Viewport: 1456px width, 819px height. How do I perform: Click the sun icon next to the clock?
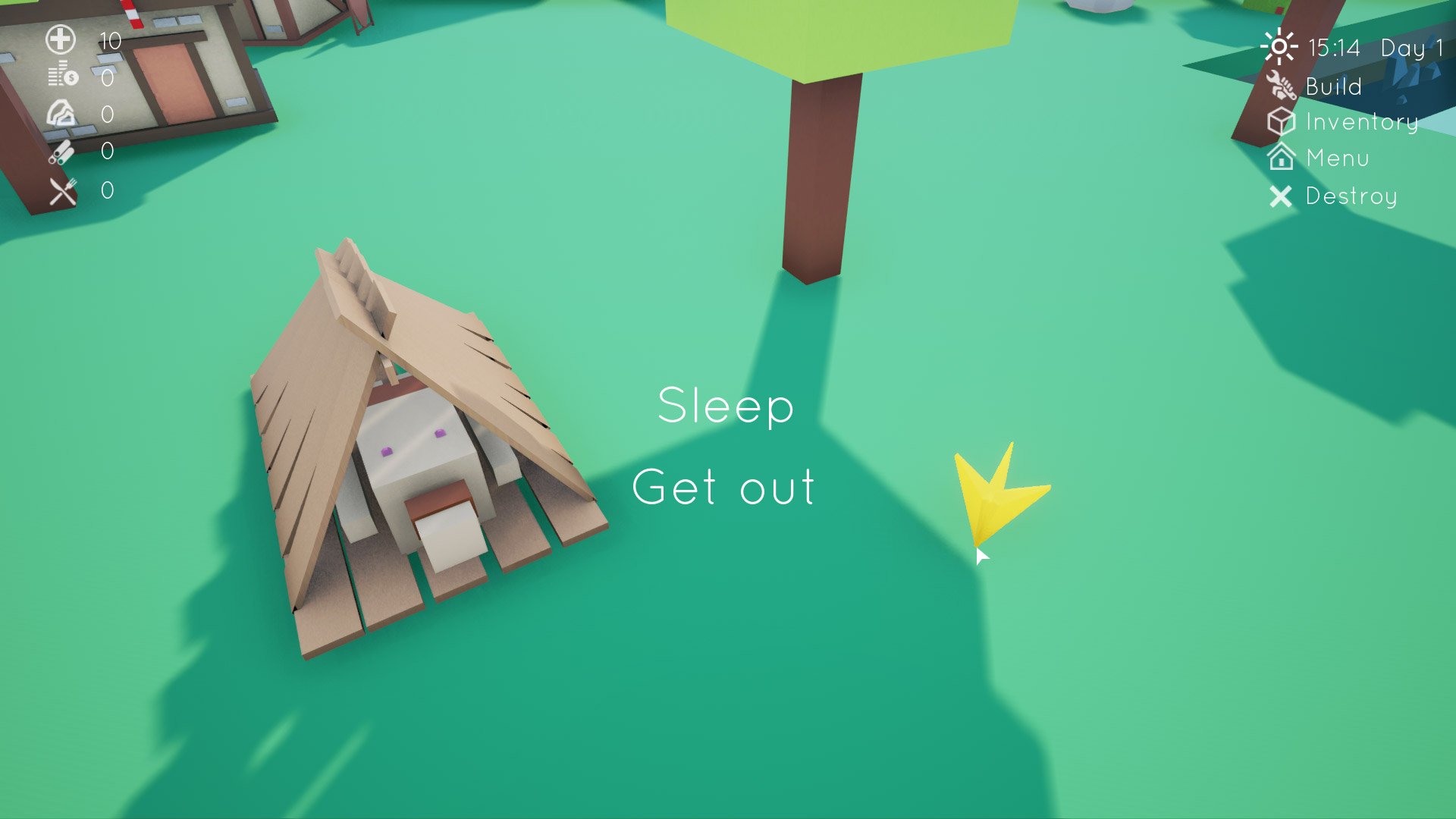(1279, 47)
